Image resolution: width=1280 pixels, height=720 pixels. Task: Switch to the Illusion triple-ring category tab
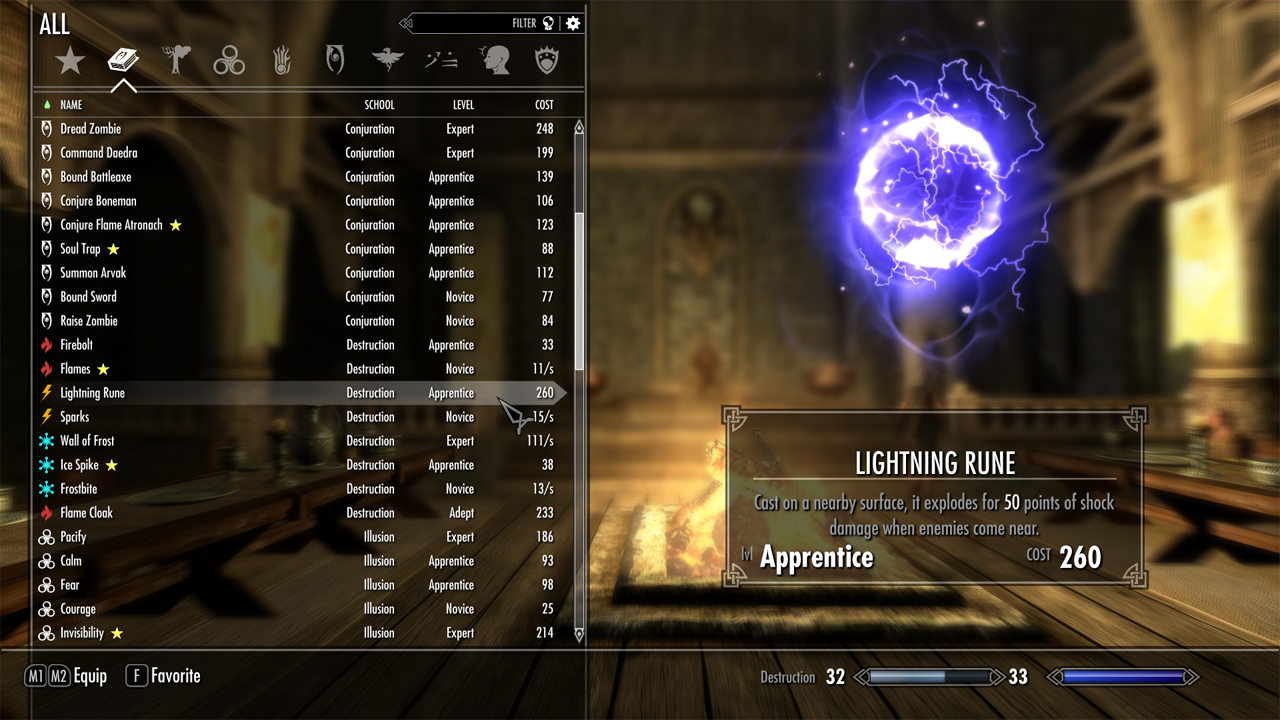(x=229, y=62)
